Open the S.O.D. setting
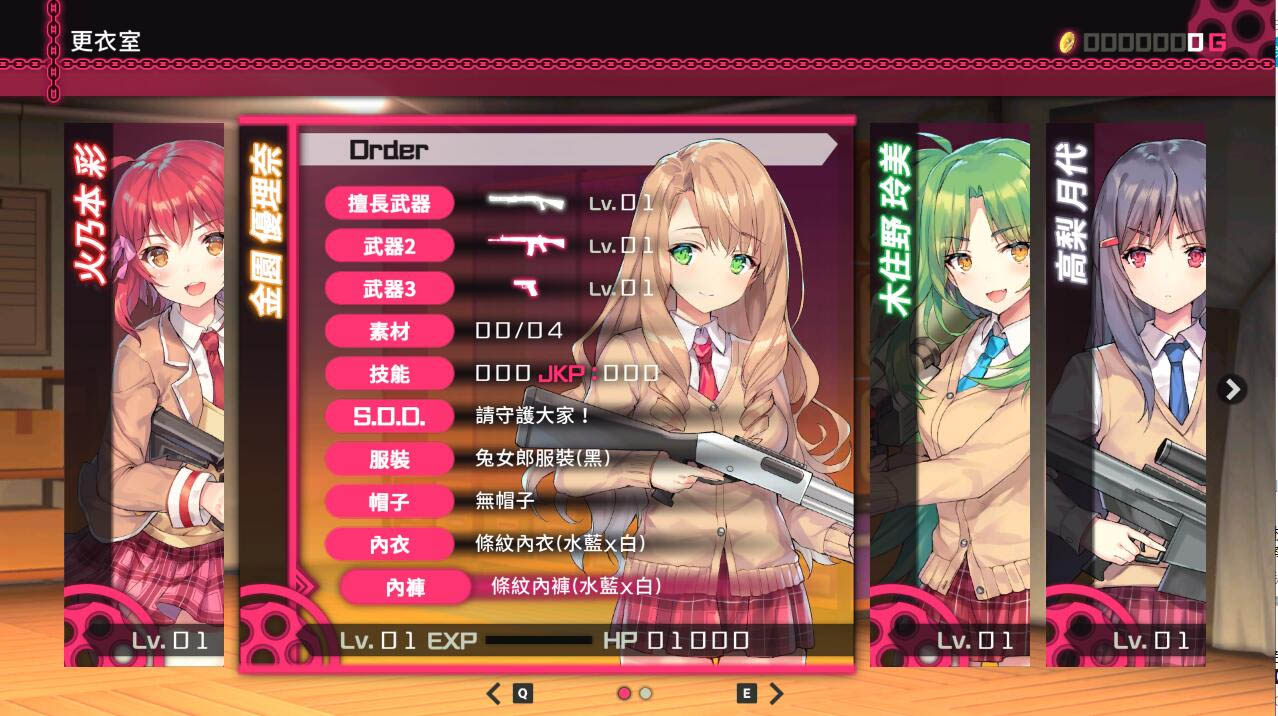This screenshot has width=1278, height=716. [x=389, y=417]
